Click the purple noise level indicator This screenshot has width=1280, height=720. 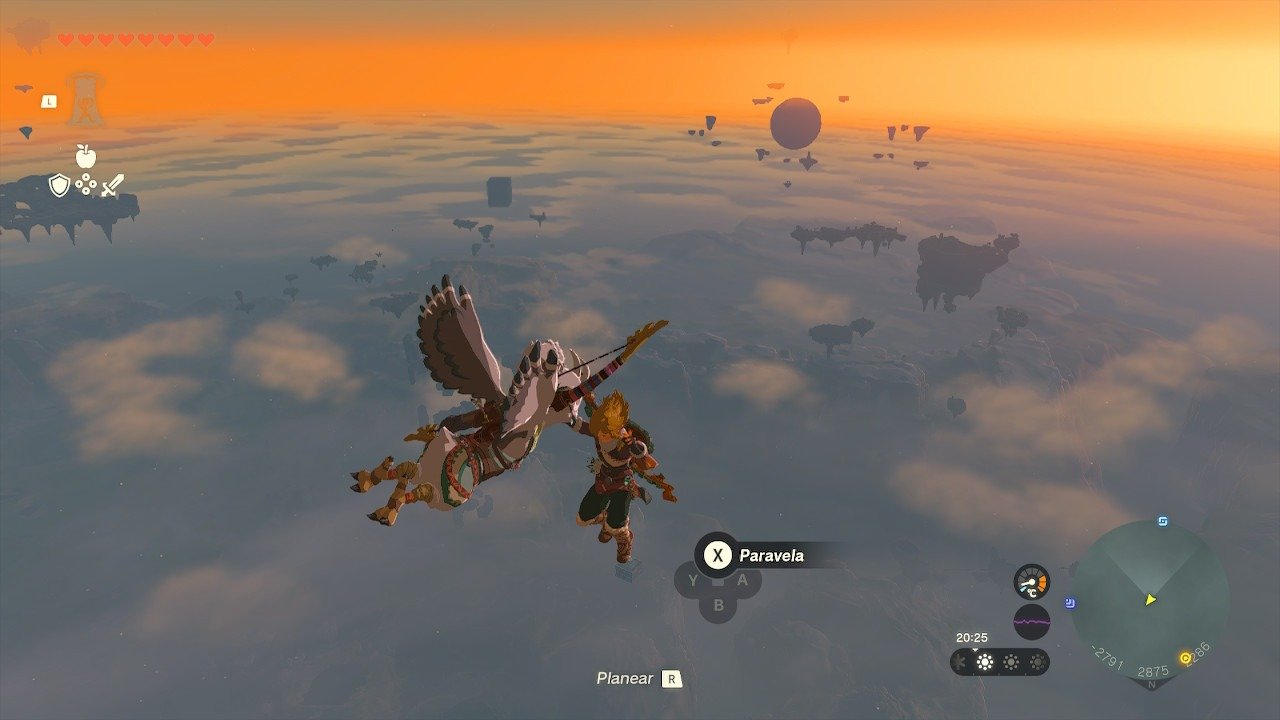pyautogui.click(x=1031, y=622)
